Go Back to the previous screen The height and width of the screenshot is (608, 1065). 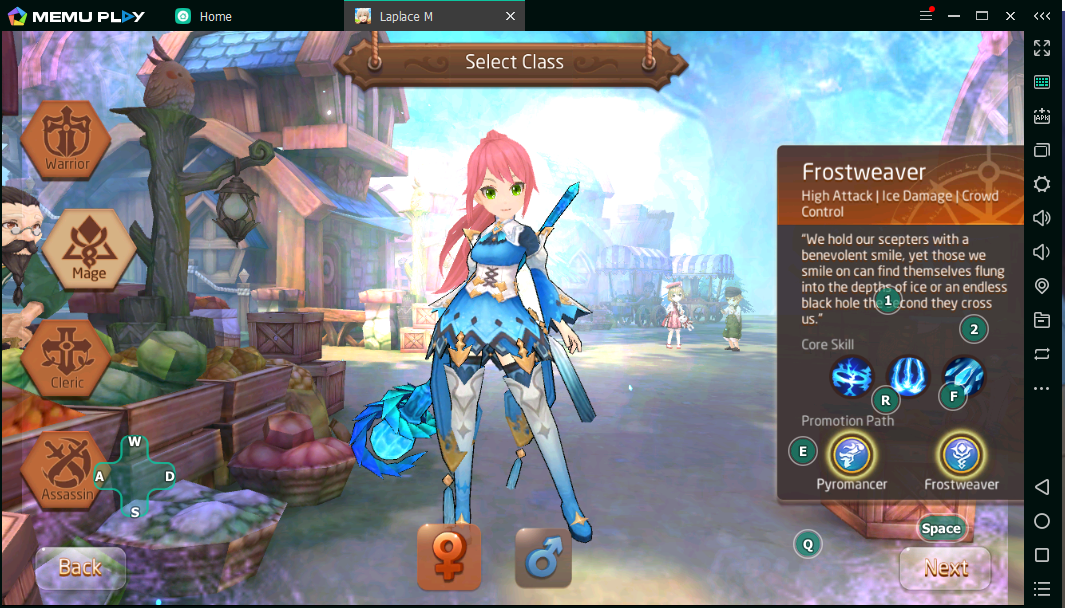(80, 568)
